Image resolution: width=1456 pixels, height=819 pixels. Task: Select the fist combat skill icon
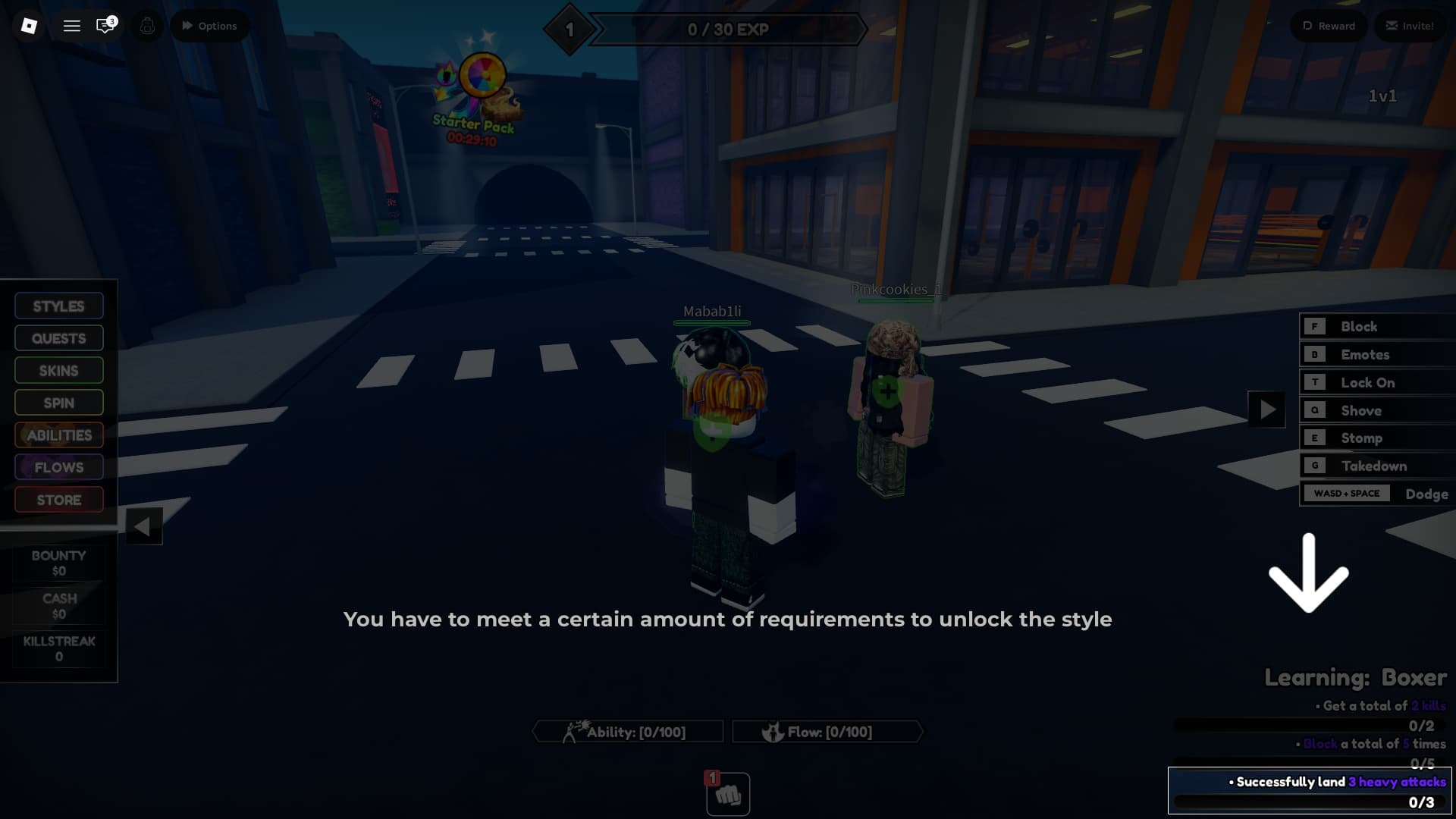pos(726,793)
